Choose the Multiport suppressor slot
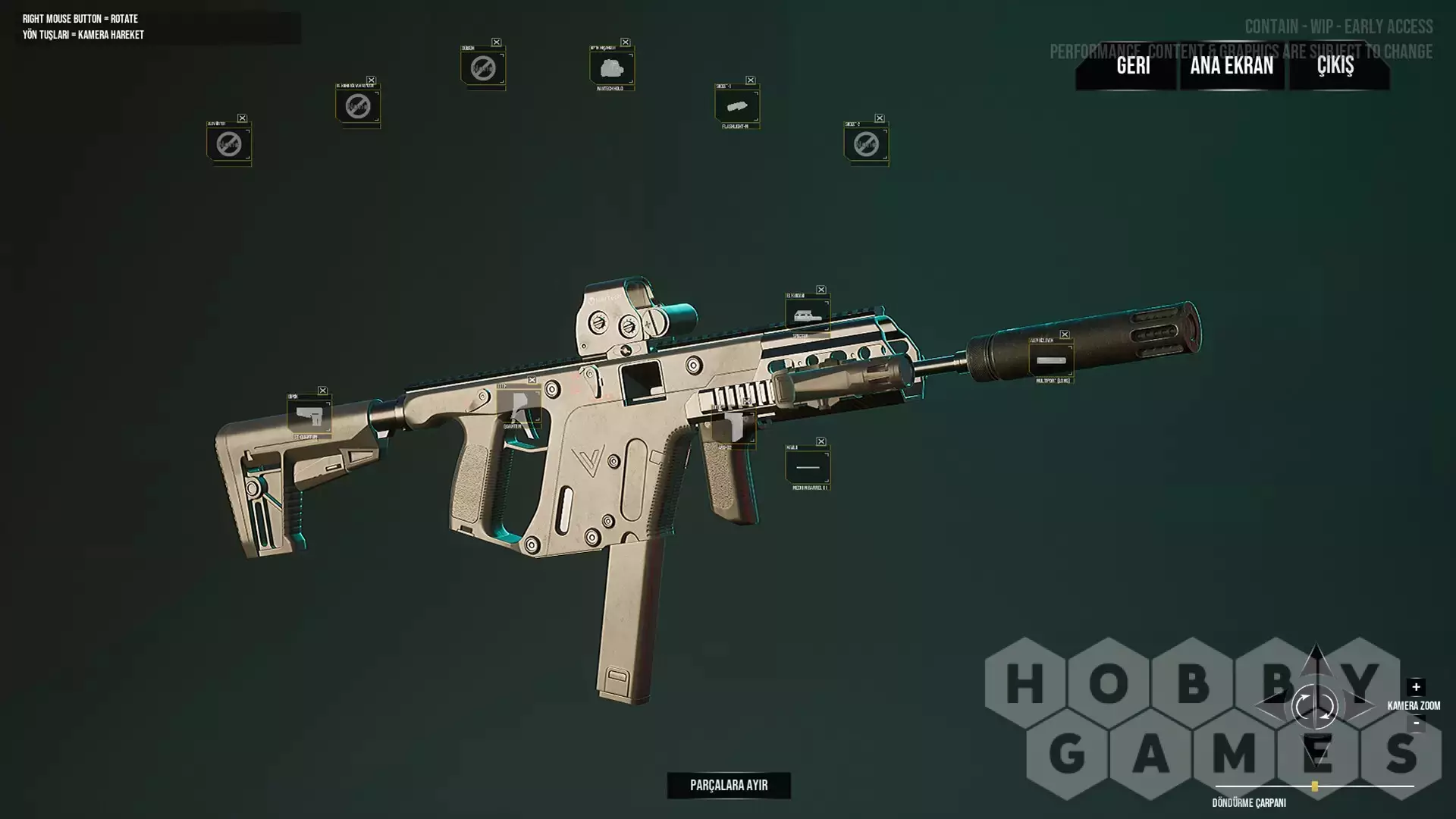This screenshot has width=1456, height=819. click(x=1051, y=360)
